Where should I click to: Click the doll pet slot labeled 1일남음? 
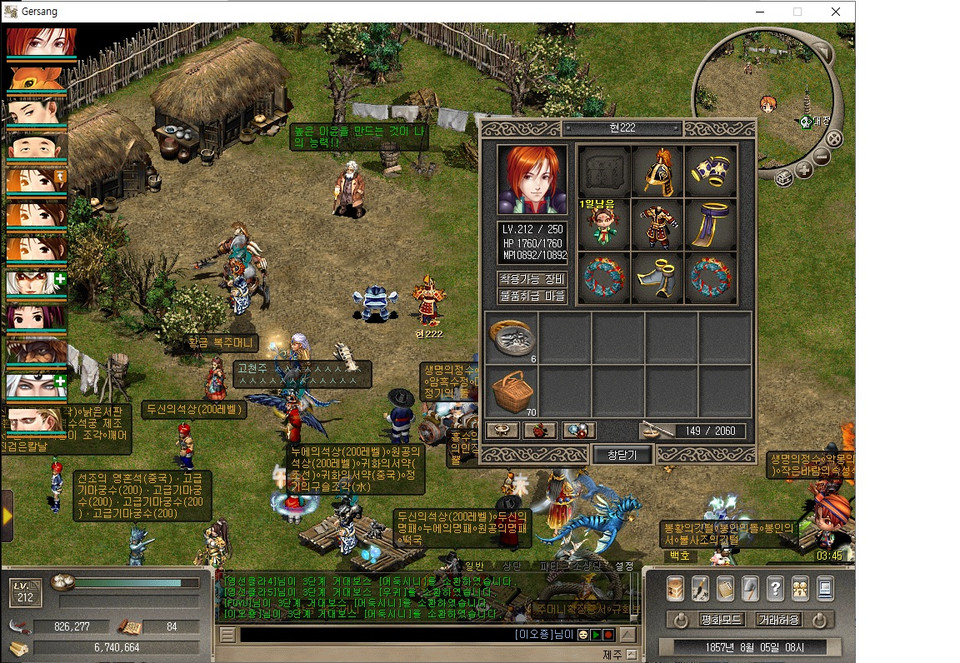604,225
